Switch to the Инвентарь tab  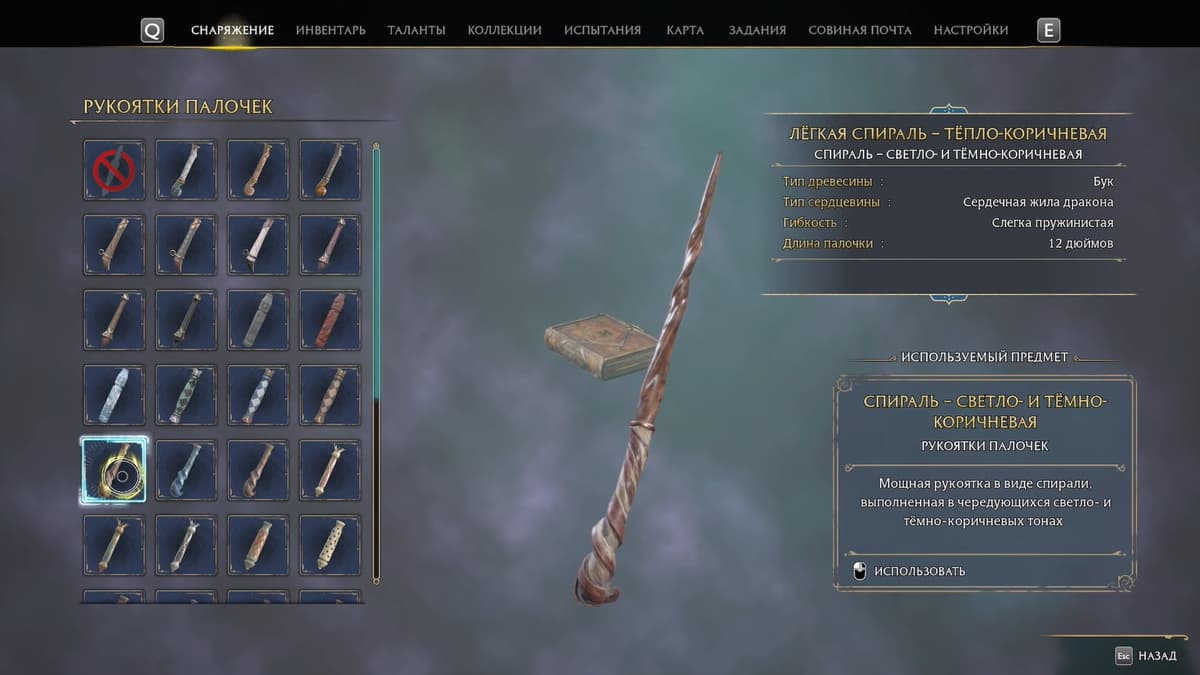coord(330,30)
